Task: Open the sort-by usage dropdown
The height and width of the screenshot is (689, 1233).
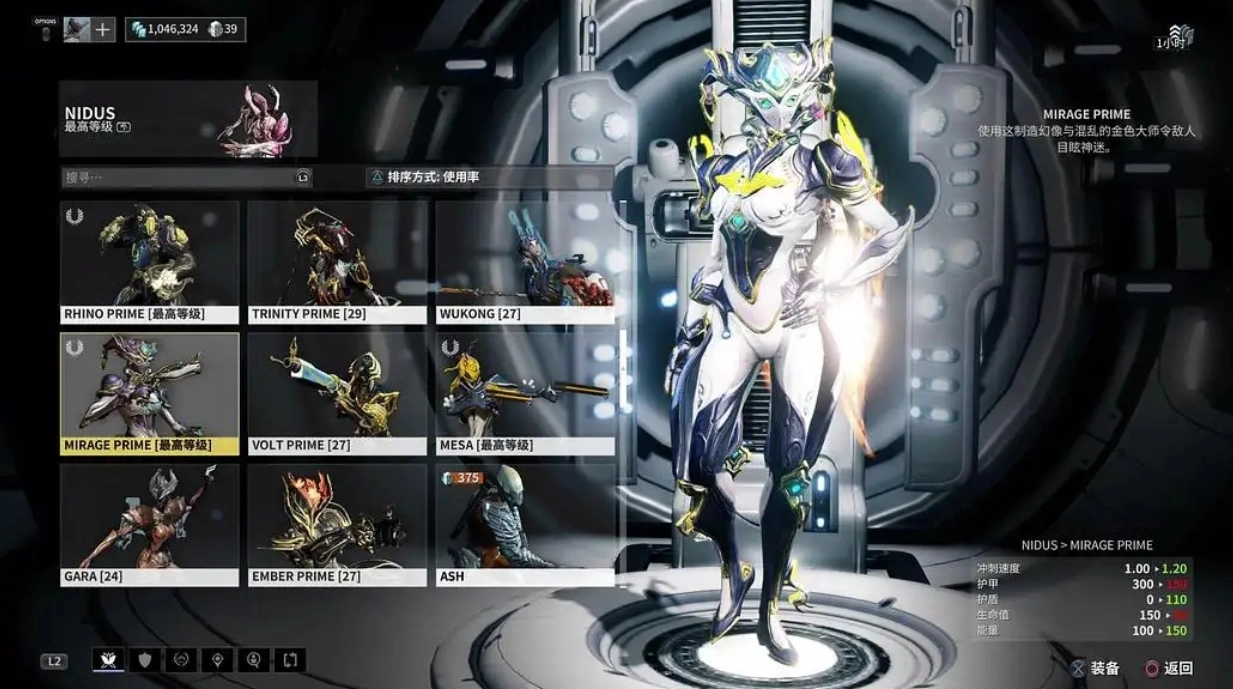Action: (488, 177)
